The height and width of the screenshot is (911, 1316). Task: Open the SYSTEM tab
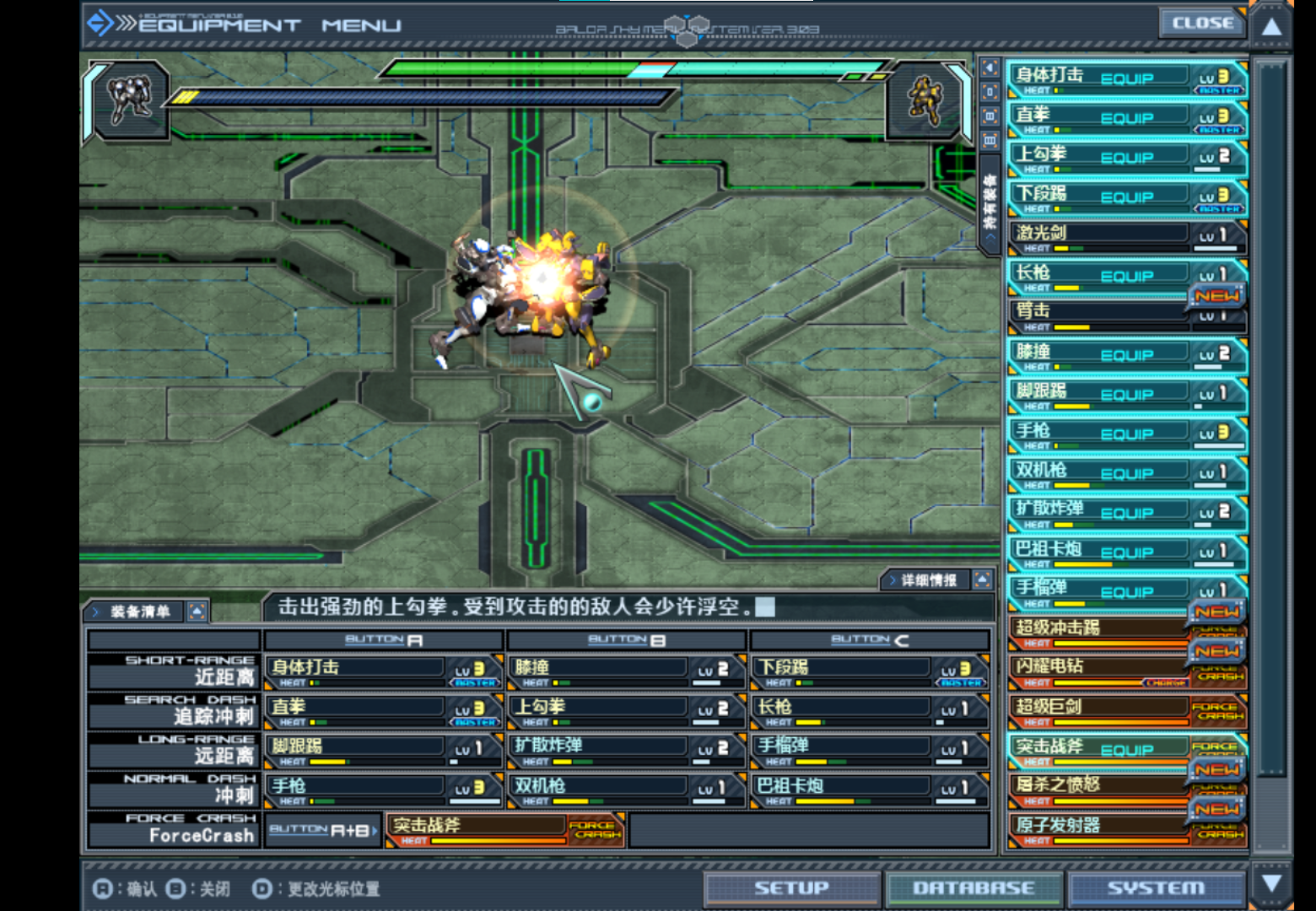[x=1156, y=887]
